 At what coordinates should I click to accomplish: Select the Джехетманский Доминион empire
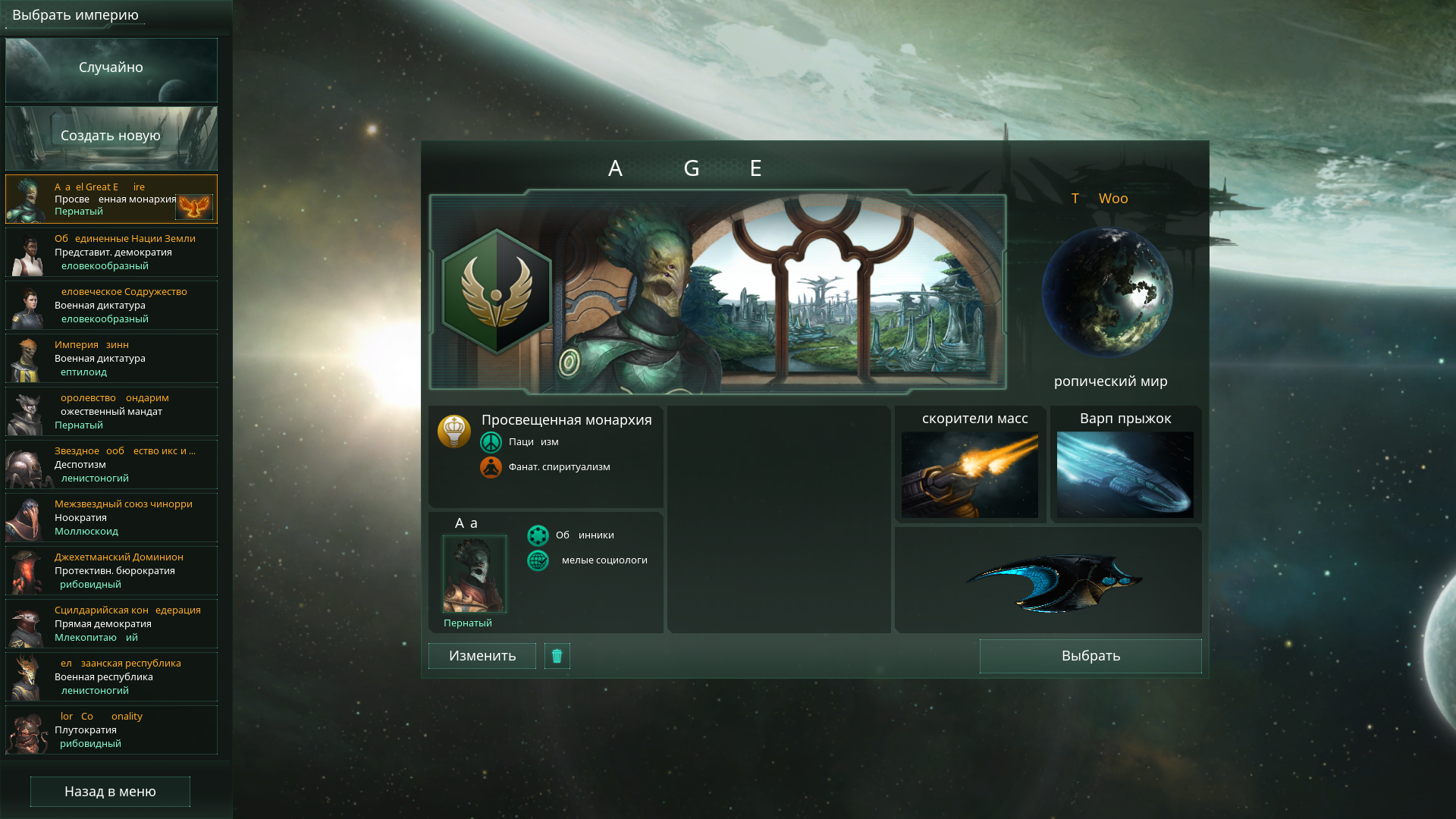pos(110,570)
